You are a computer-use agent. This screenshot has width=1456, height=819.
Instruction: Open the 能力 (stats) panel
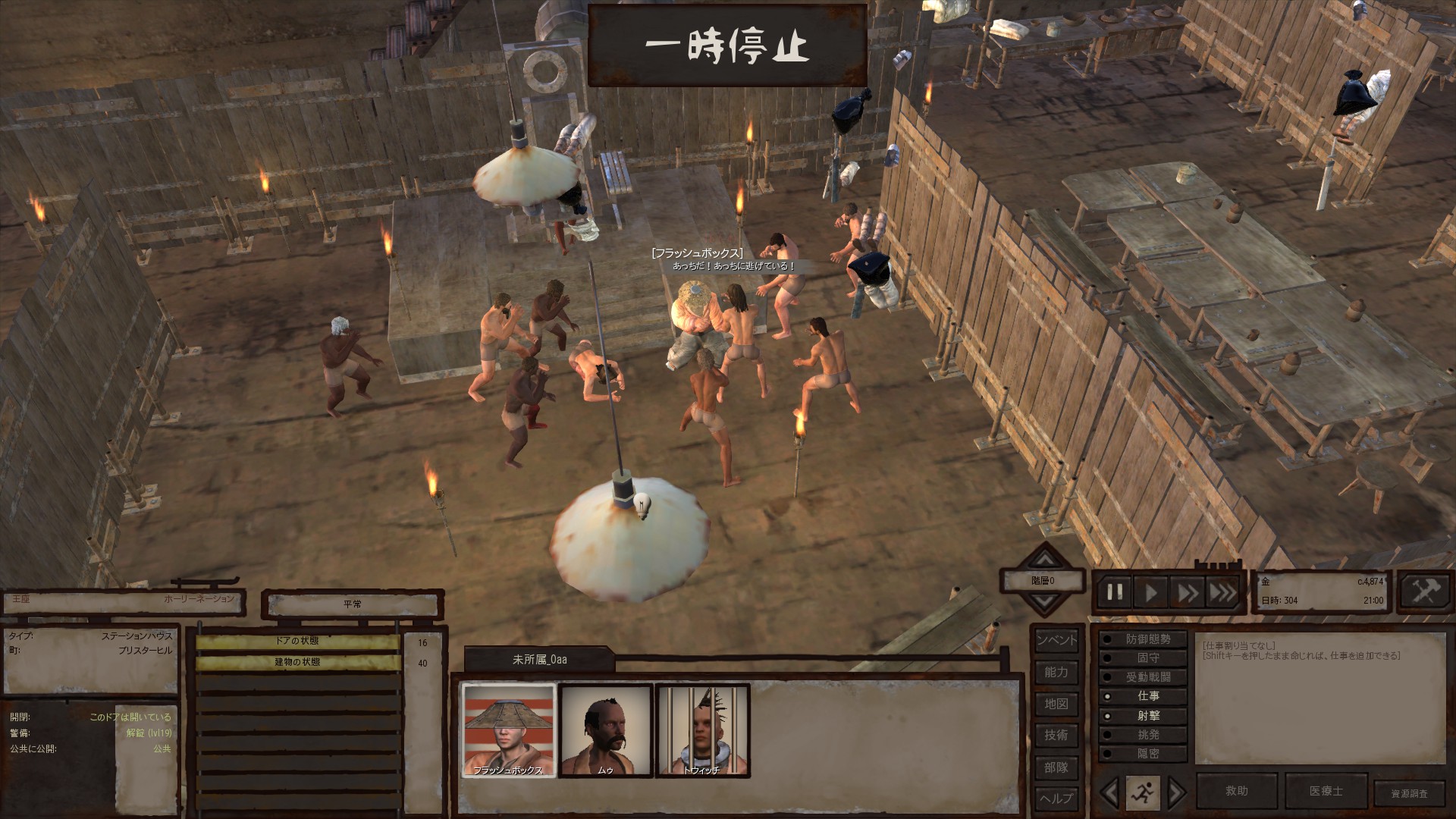[x=1056, y=672]
